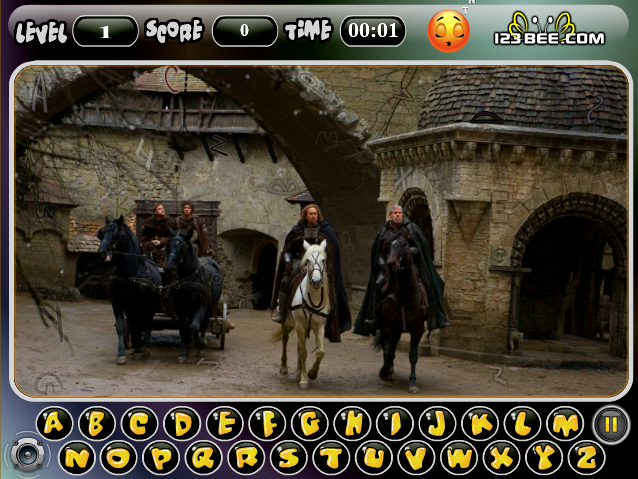
Task: Pick the letter T button
Action: tap(331, 458)
